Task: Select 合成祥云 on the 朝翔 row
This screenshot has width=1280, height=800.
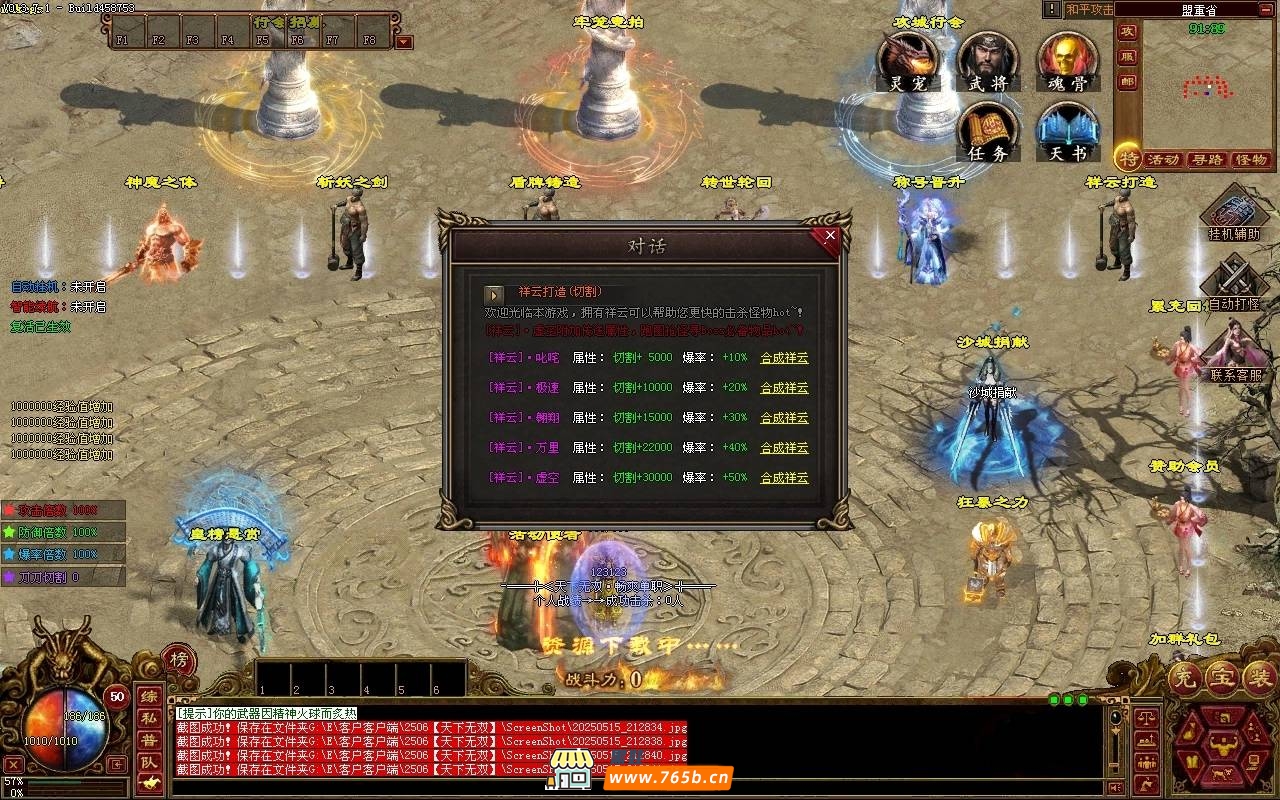Action: click(784, 418)
